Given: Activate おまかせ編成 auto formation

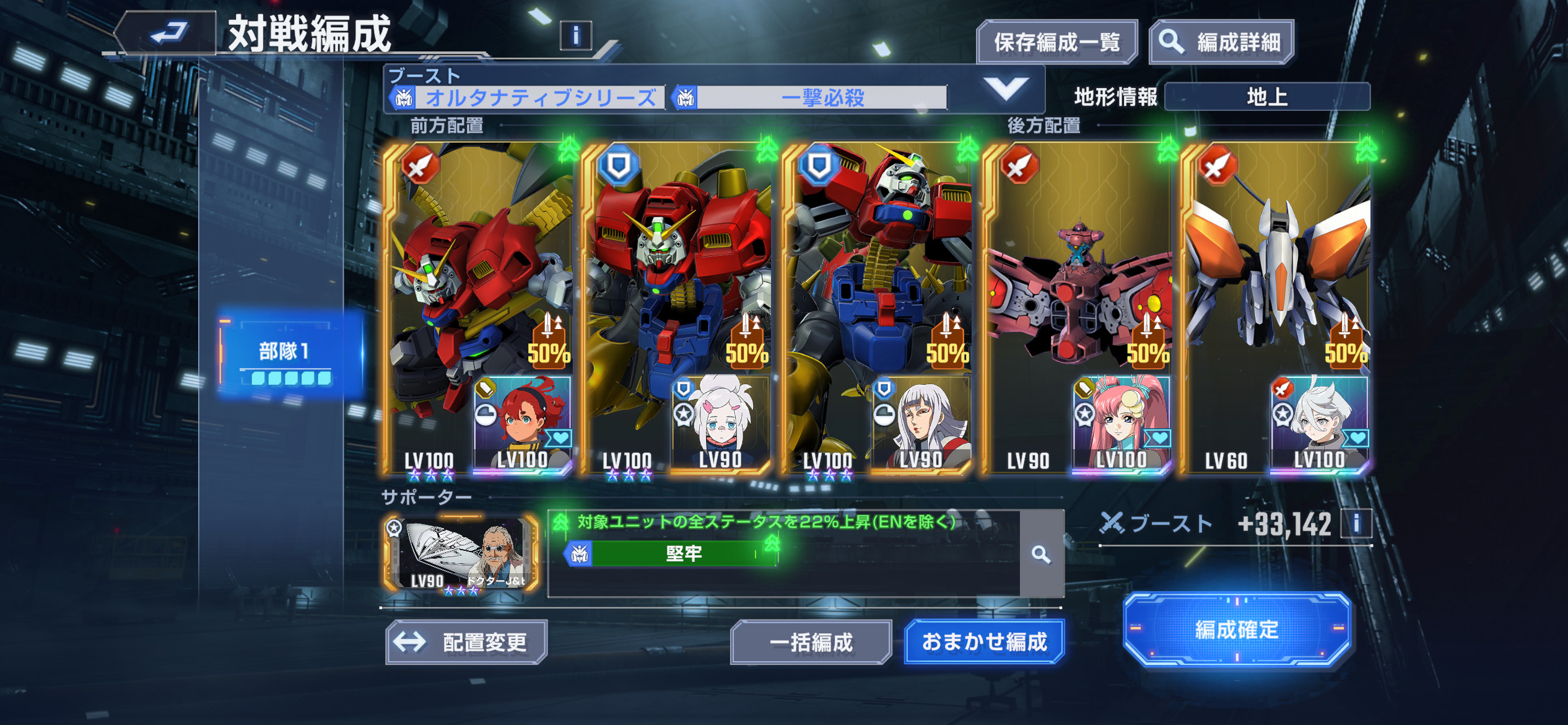Looking at the screenshot, I should [x=984, y=642].
